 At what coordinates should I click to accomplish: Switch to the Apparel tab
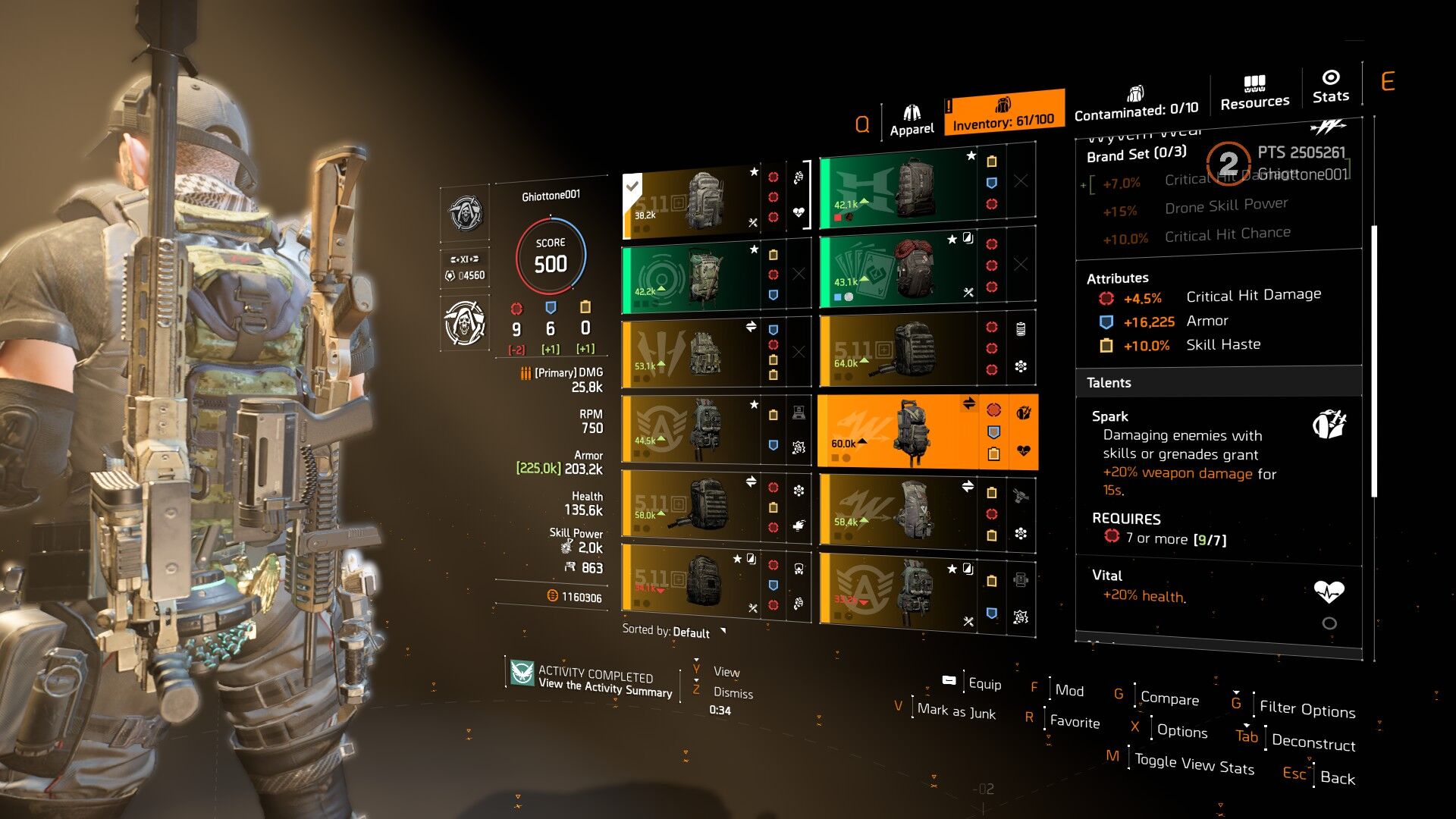click(x=912, y=120)
